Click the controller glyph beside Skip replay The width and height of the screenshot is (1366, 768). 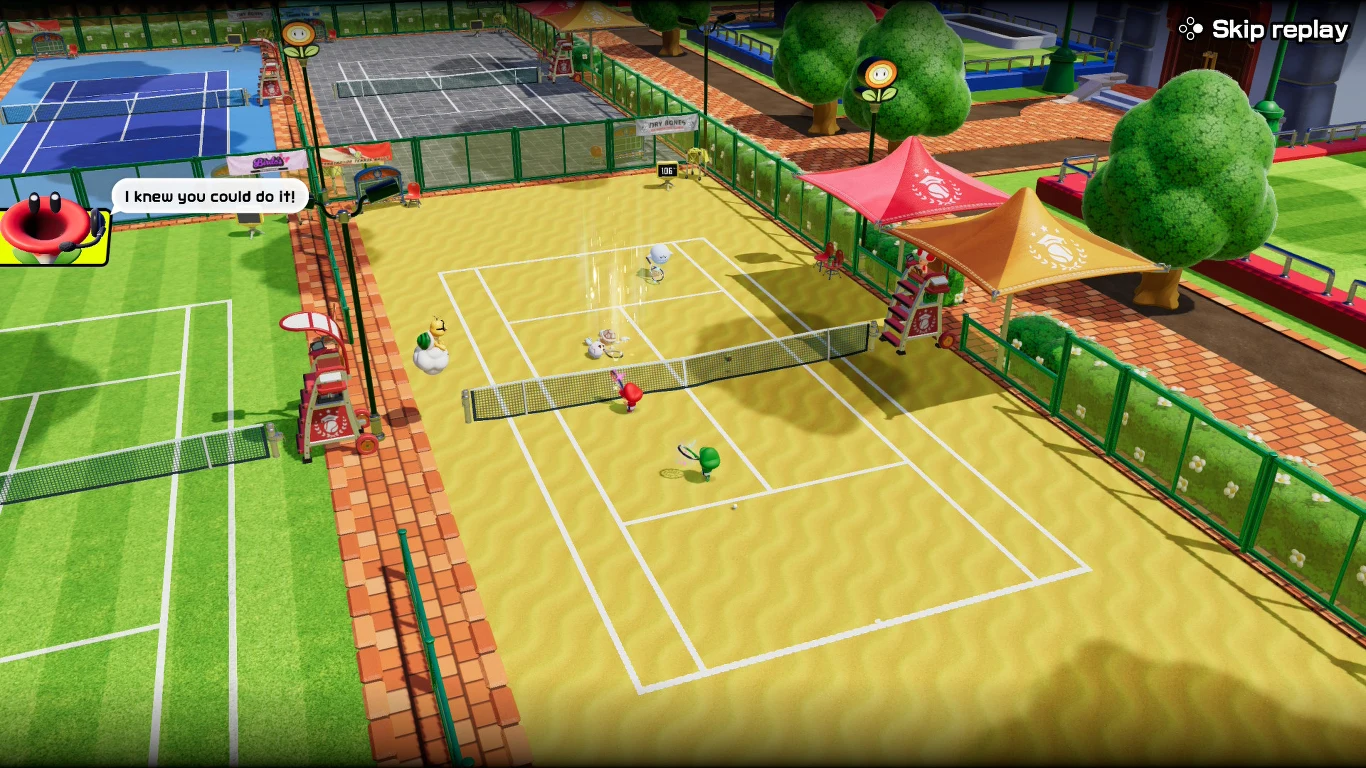click(1190, 28)
